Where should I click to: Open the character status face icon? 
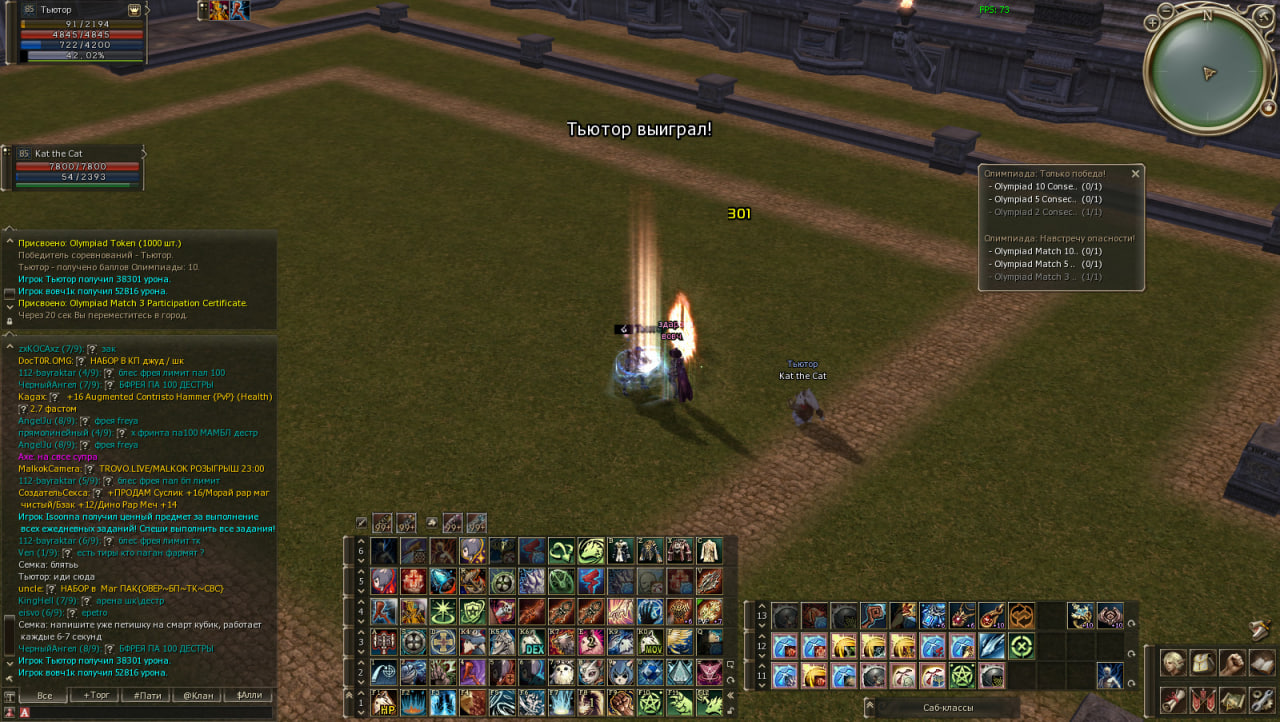(x=1173, y=663)
